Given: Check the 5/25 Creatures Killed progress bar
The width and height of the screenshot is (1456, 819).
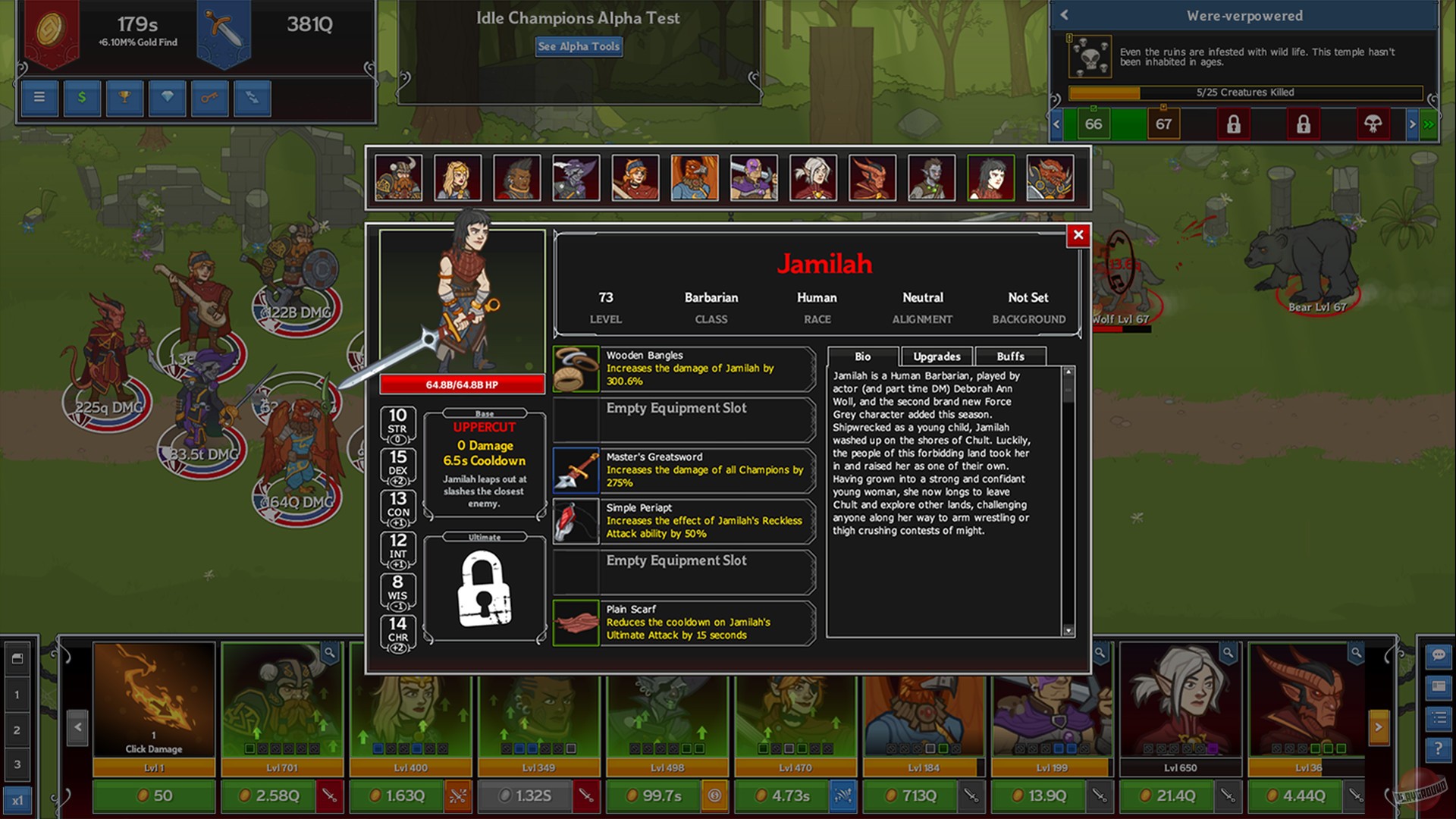Looking at the screenshot, I should tap(1246, 92).
